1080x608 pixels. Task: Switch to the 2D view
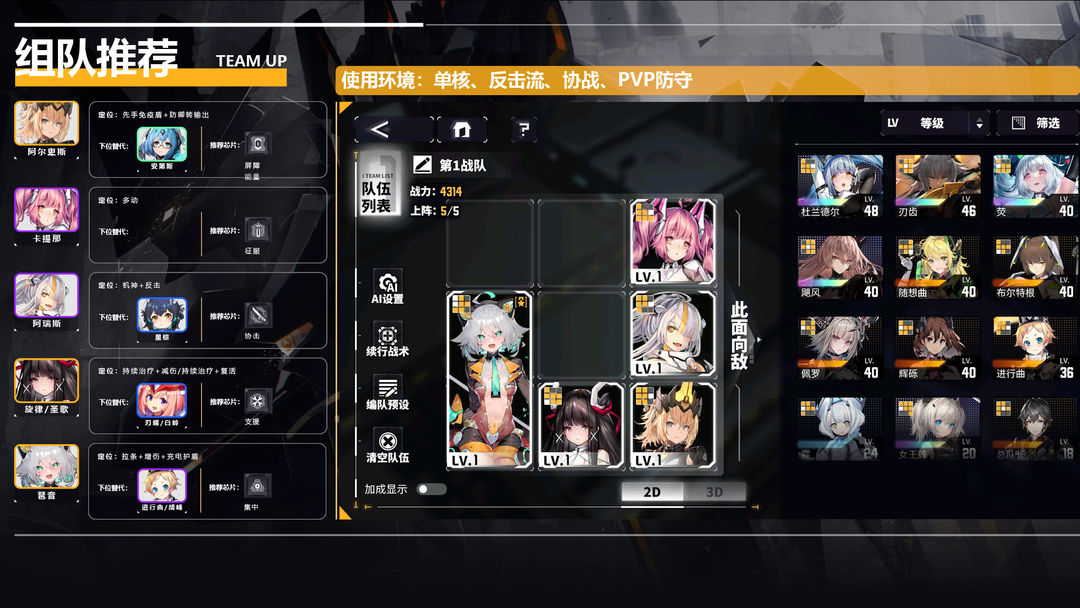pos(652,491)
